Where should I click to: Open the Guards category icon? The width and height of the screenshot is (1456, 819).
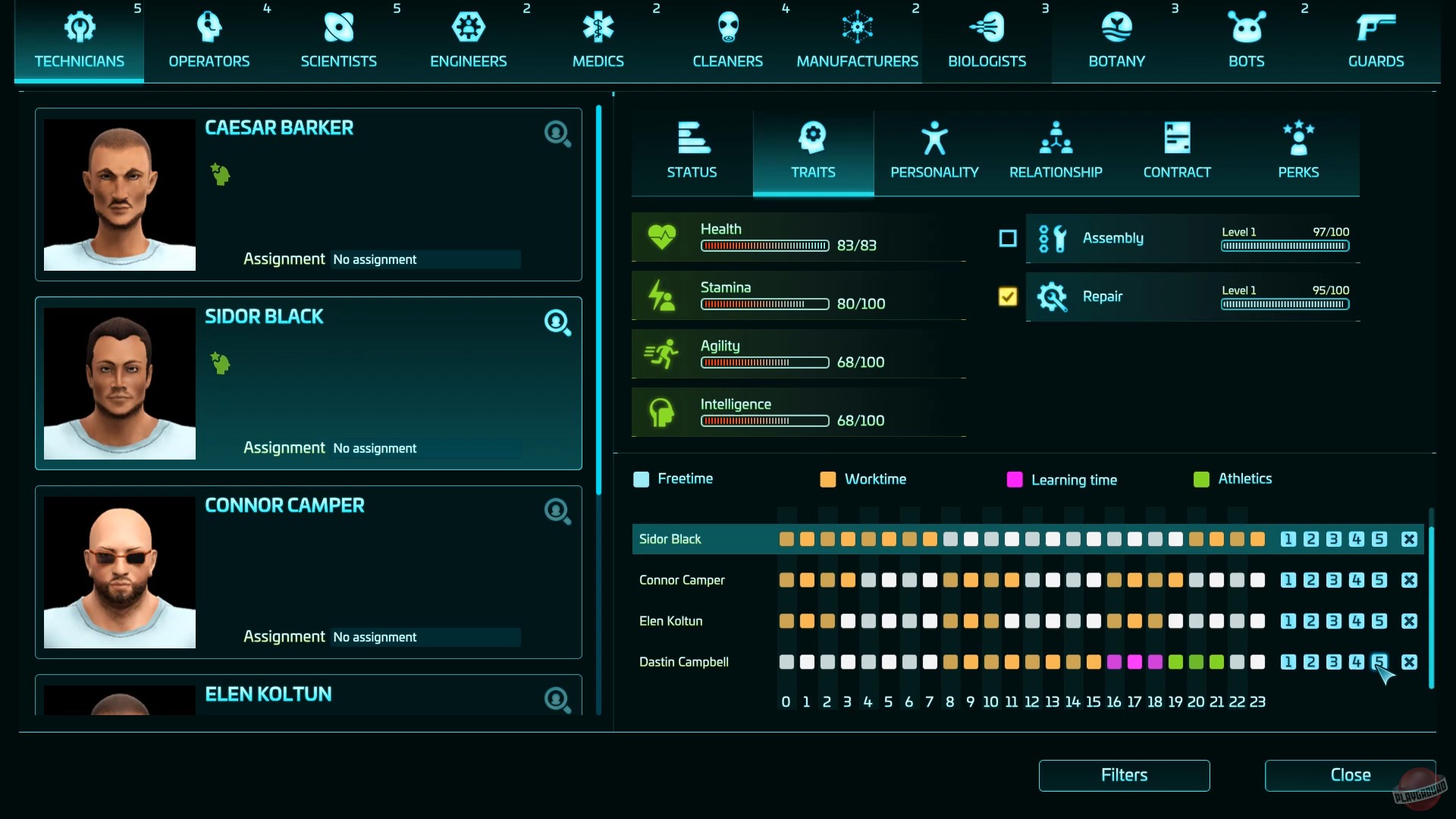point(1376,27)
